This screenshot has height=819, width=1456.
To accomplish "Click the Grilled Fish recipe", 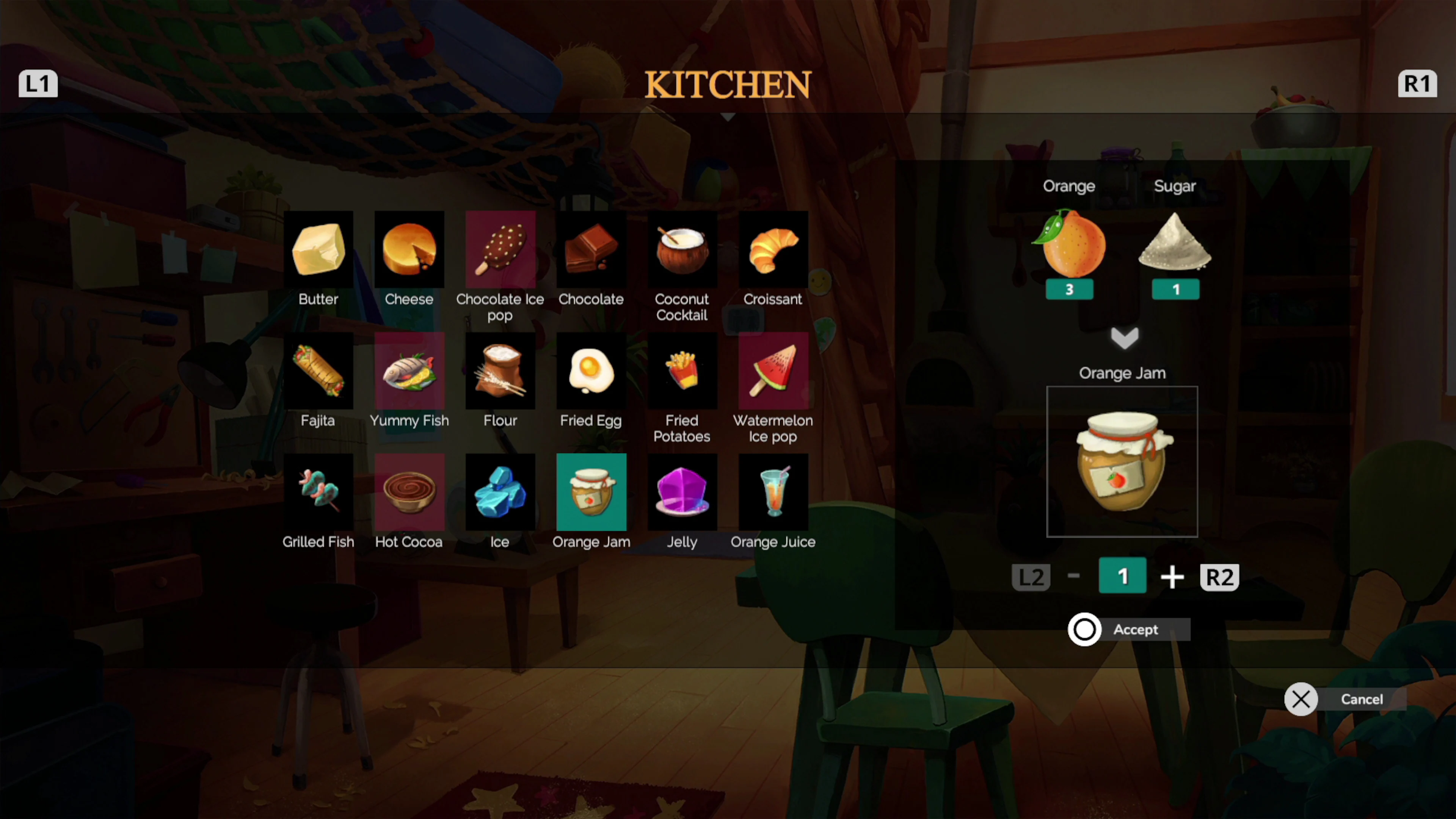I will click(318, 492).
